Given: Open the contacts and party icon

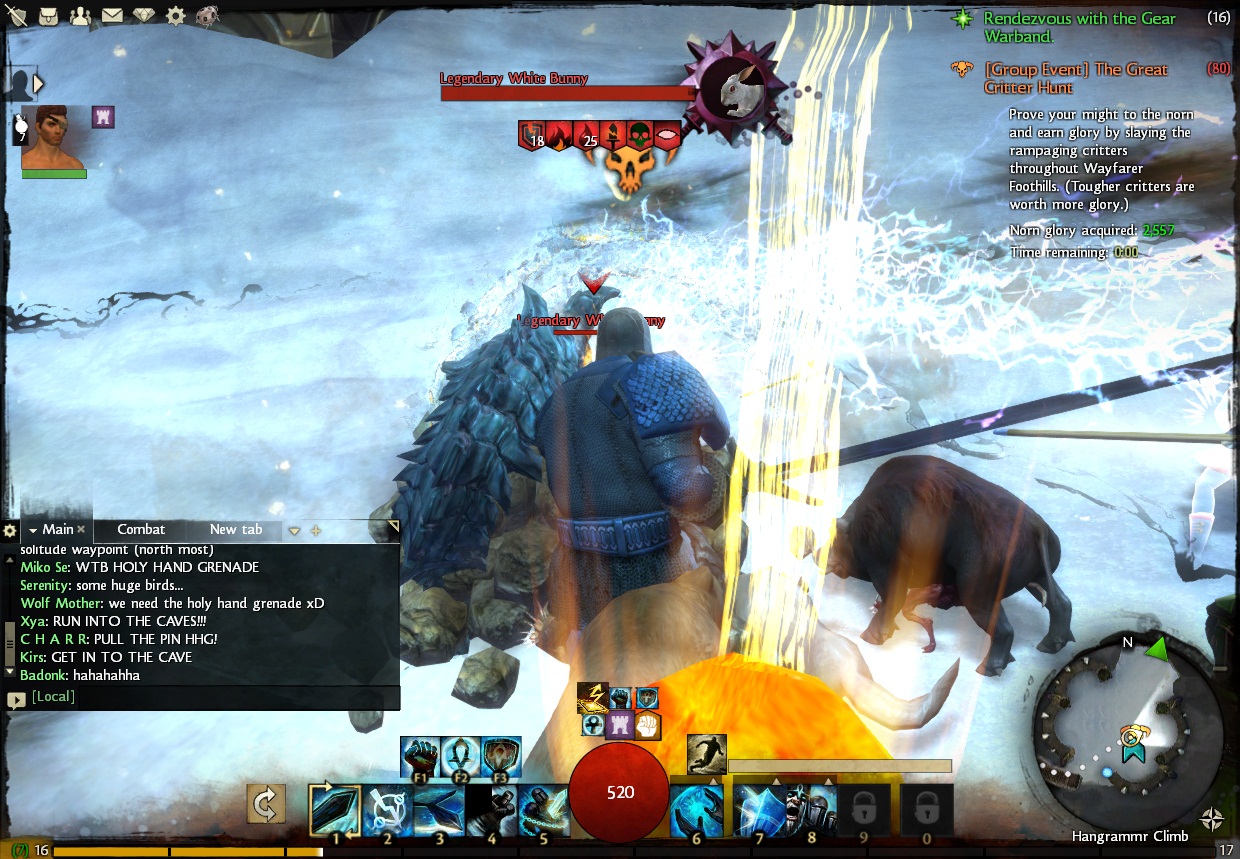Looking at the screenshot, I should click(80, 15).
